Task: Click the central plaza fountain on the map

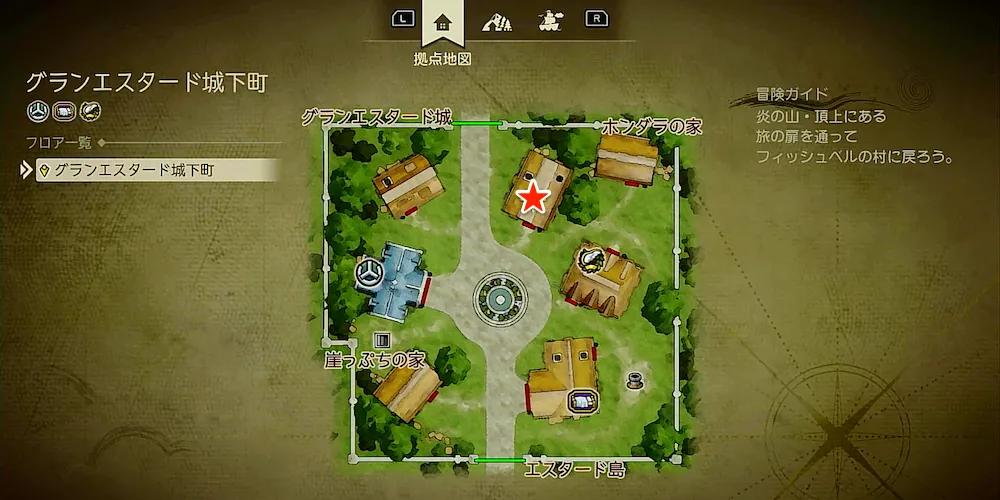Action: (497, 296)
